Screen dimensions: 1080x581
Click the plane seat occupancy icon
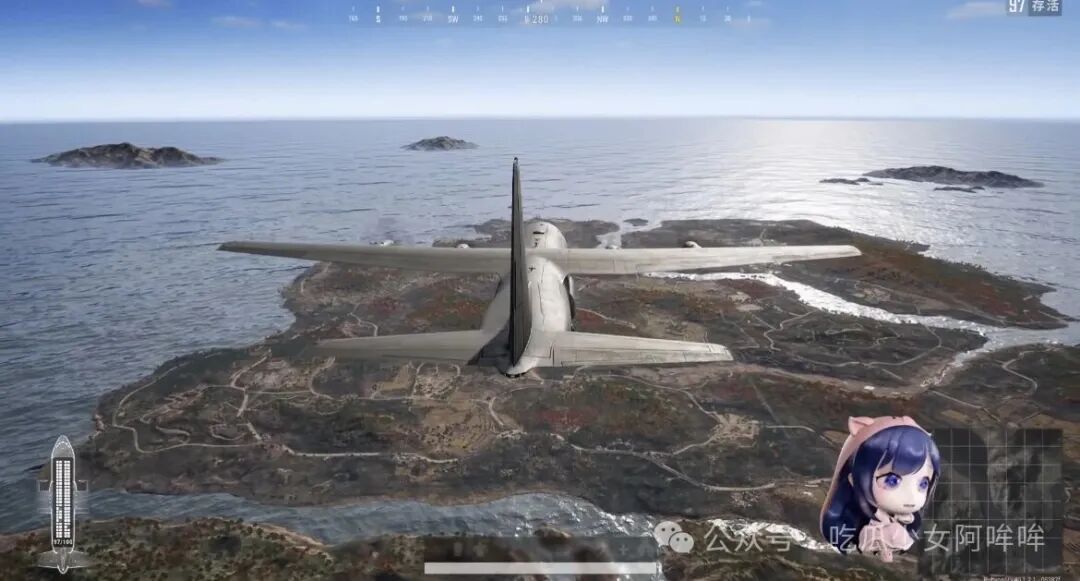coord(62,502)
